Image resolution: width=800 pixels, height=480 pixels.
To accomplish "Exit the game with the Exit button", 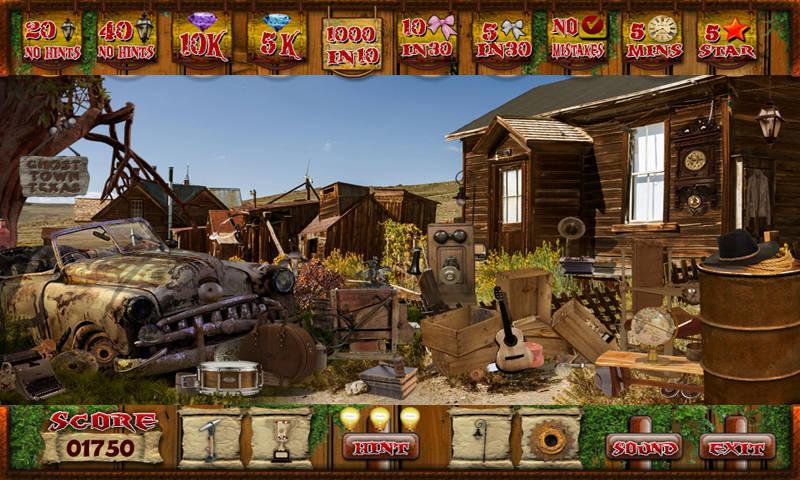I will pyautogui.click(x=737, y=447).
